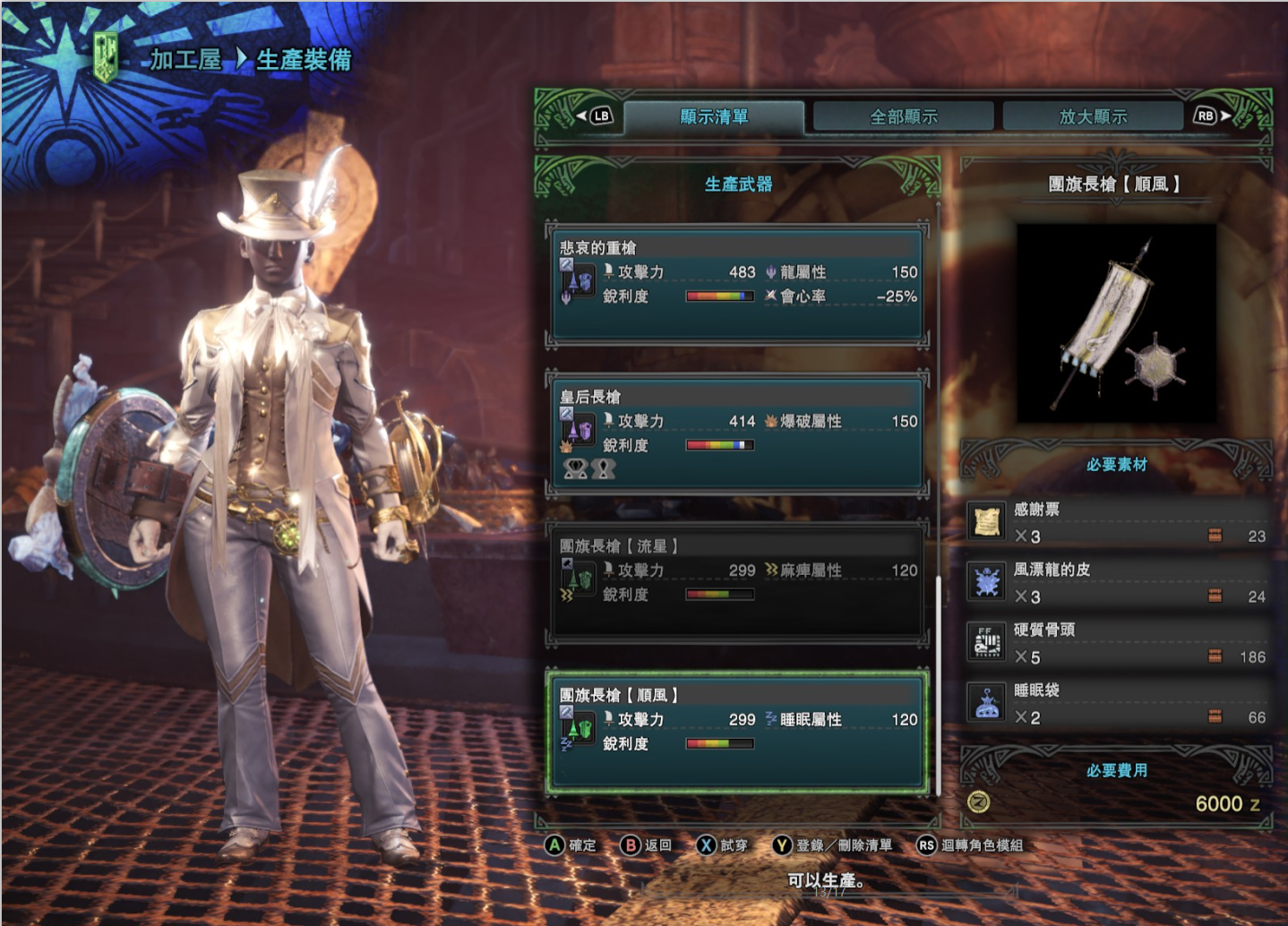The height and width of the screenshot is (926, 1288).
Task: Choose the 悲哀的重槍 weapon entry
Action: pyautogui.click(x=737, y=284)
